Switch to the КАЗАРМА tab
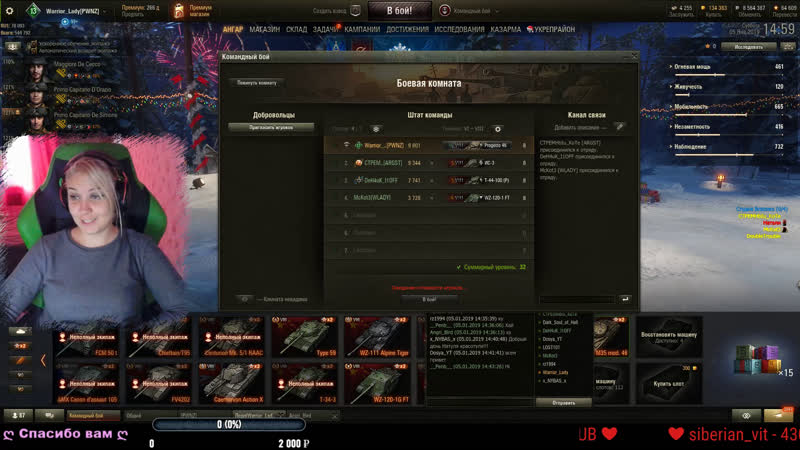 [506, 30]
